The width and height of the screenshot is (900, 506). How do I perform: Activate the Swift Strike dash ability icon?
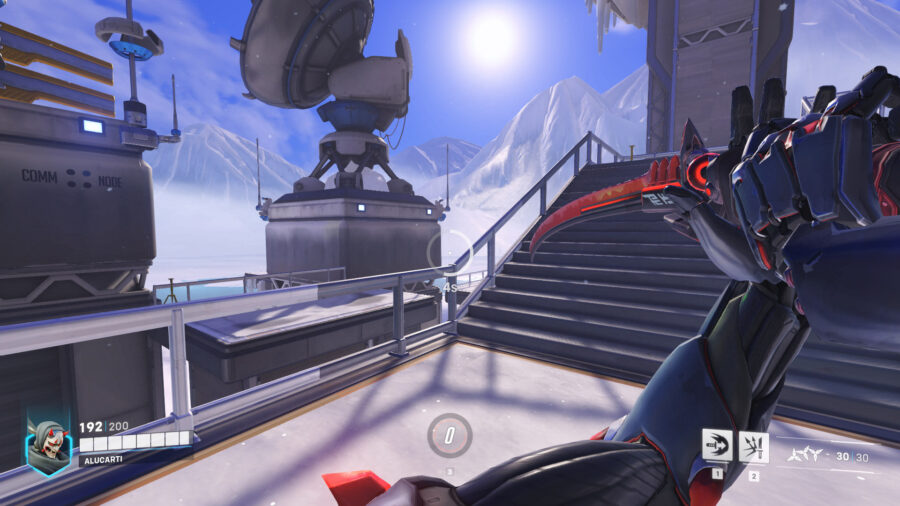click(717, 446)
